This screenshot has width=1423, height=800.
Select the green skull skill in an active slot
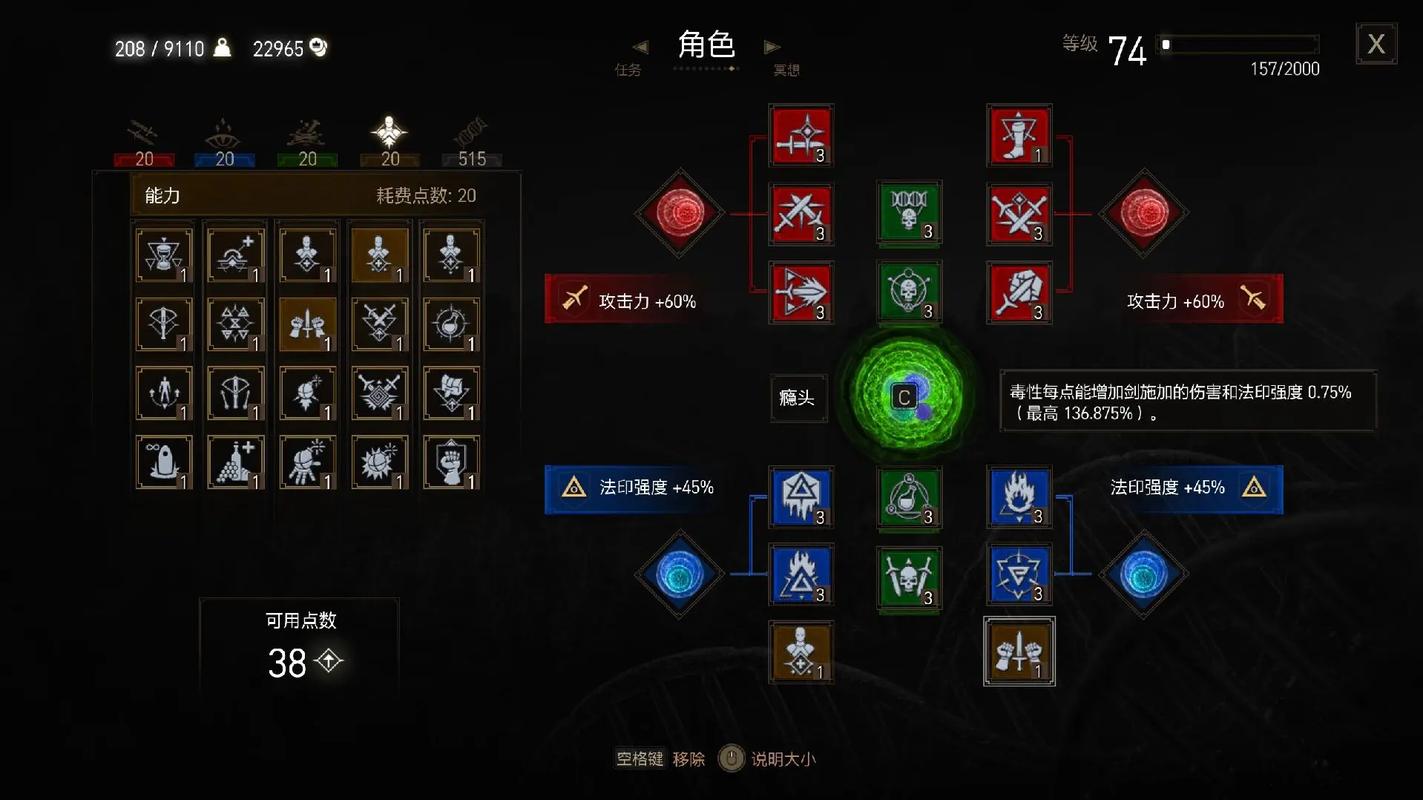point(908,214)
